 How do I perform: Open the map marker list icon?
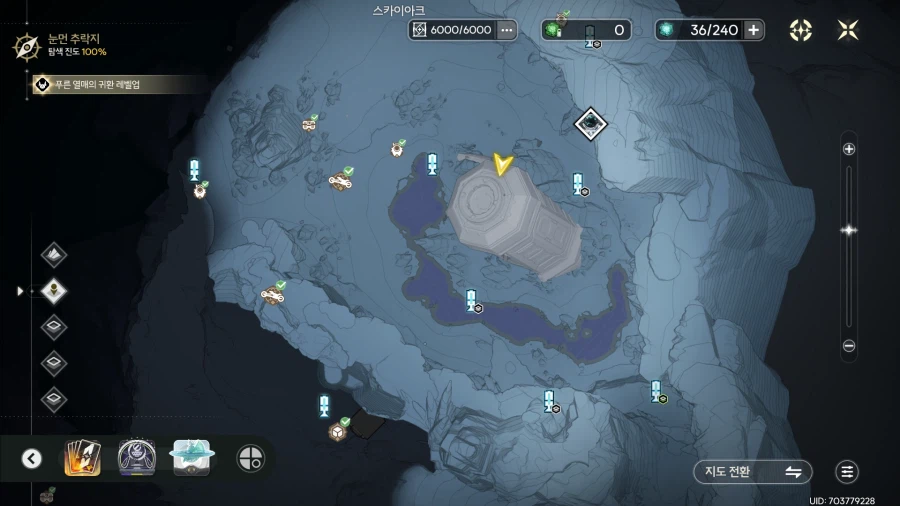[847, 472]
